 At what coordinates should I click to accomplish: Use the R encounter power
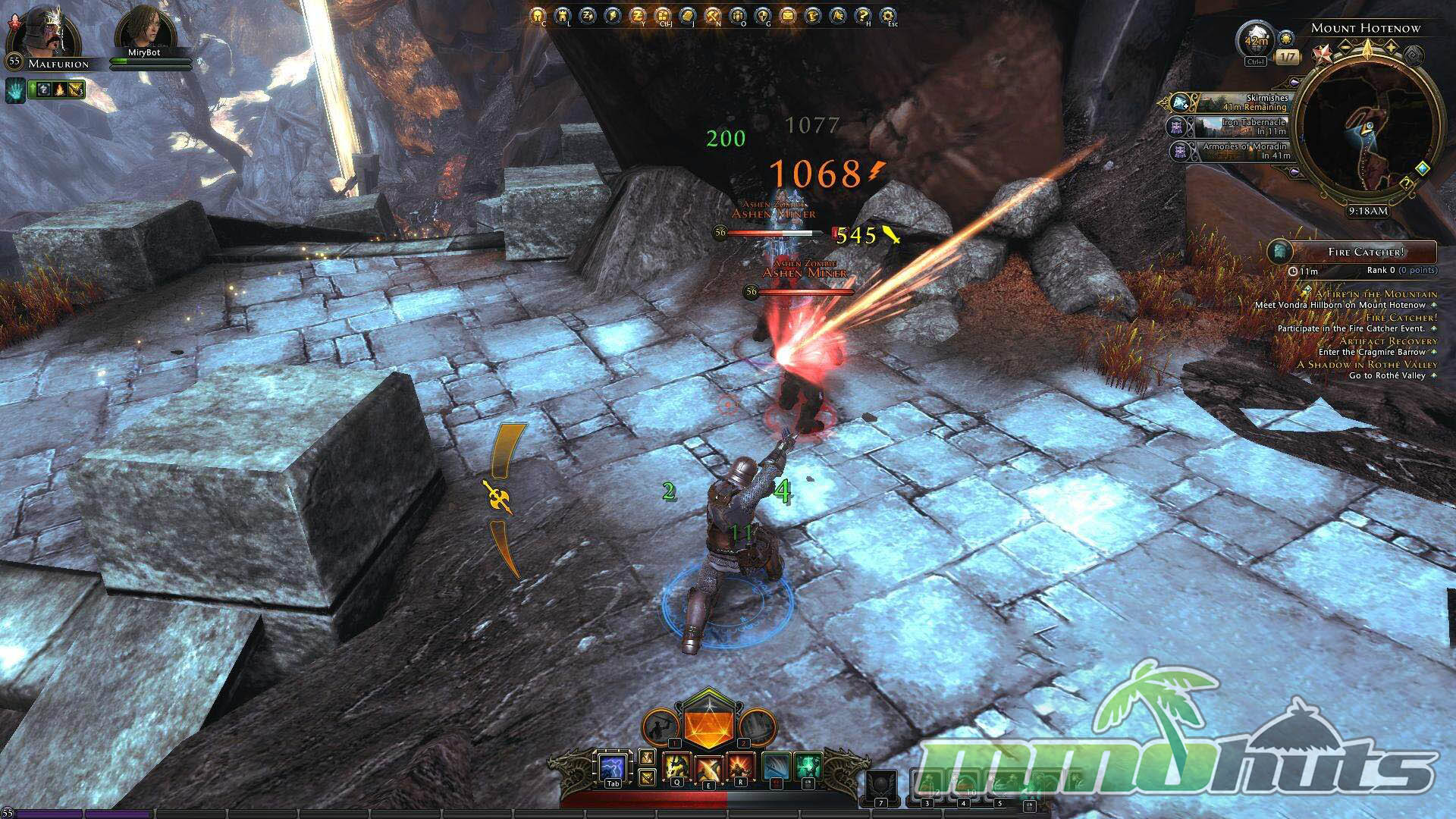pyautogui.click(x=740, y=767)
